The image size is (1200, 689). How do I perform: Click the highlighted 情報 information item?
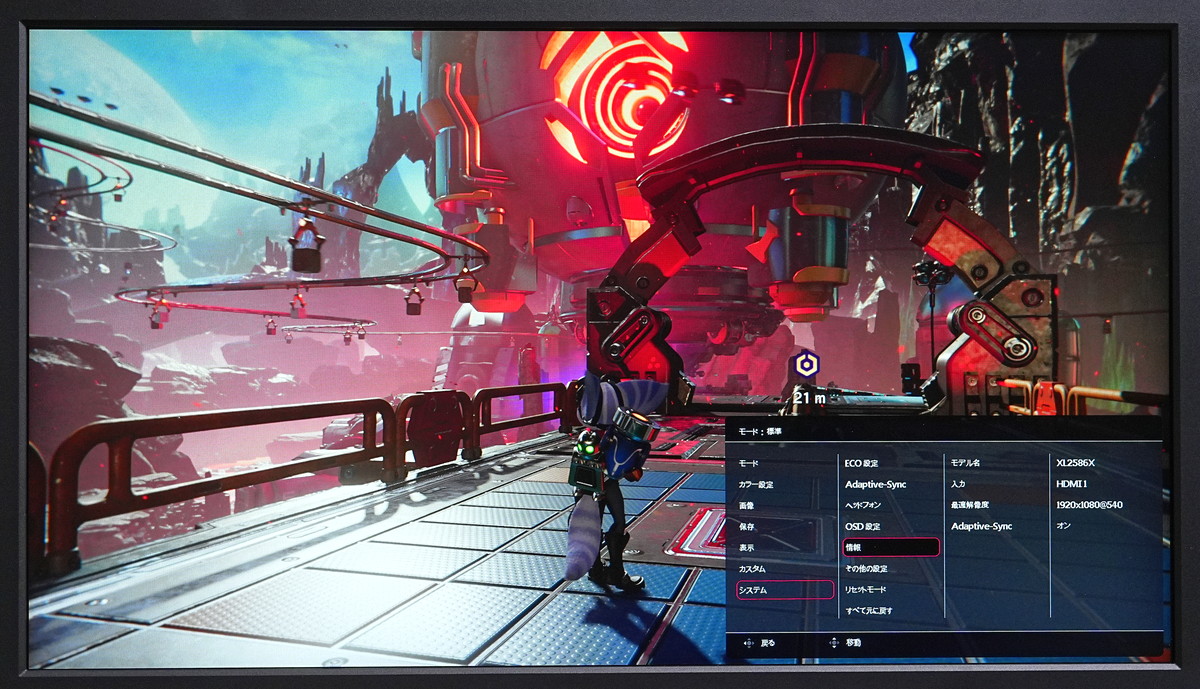point(891,548)
